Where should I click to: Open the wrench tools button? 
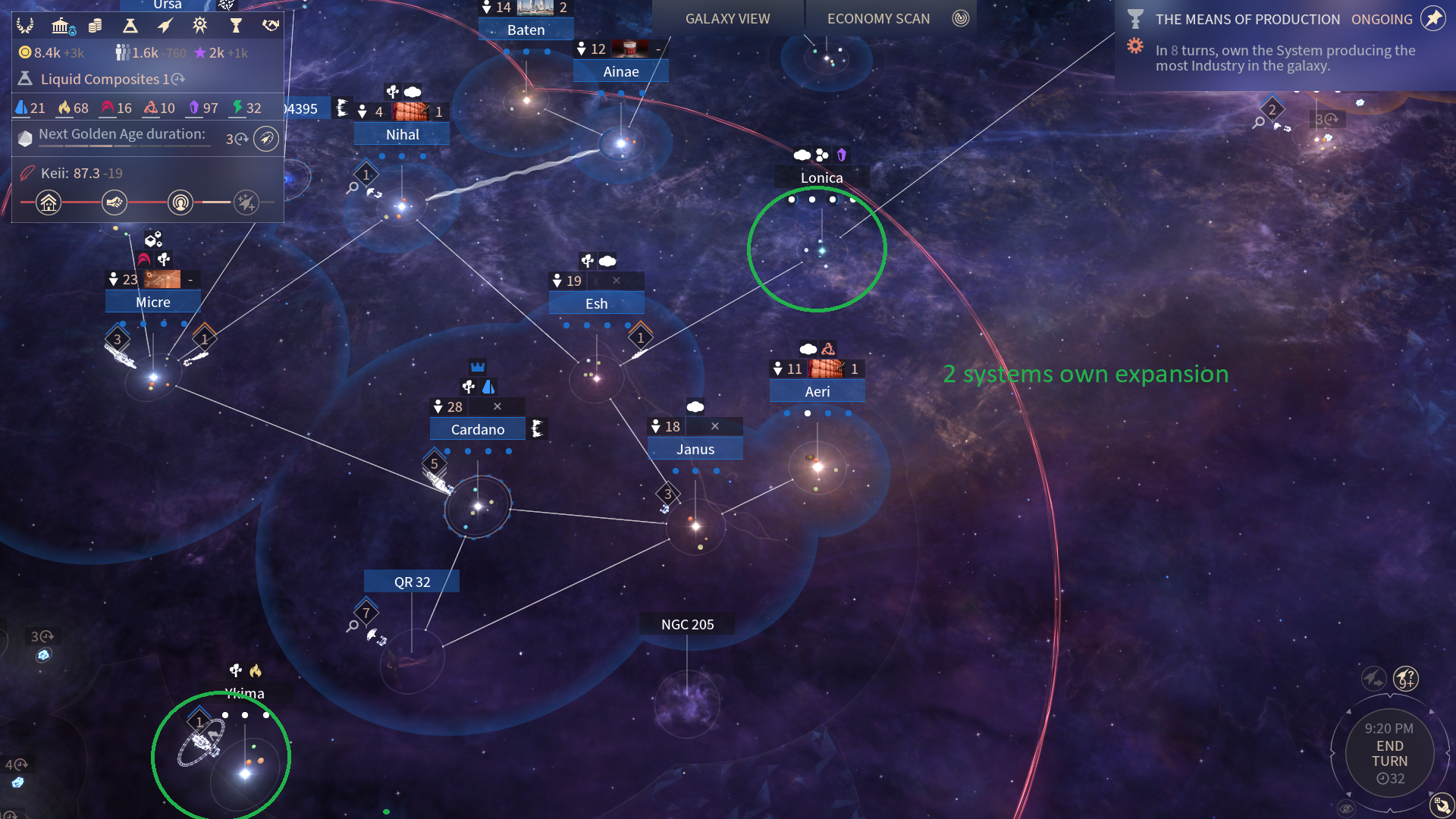click(1440, 805)
